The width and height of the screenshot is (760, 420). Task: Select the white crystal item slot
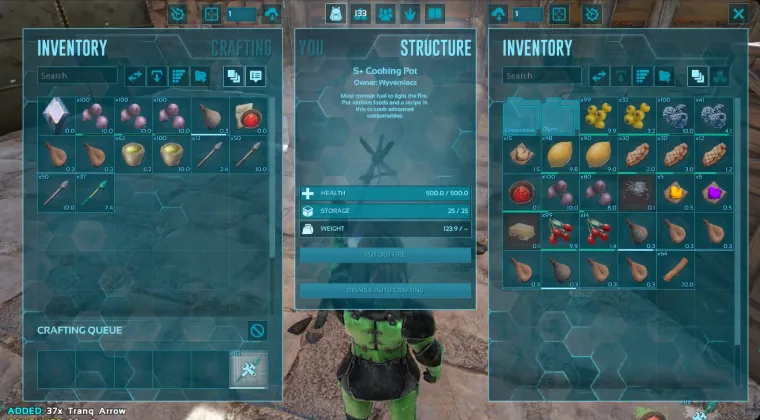[56, 115]
